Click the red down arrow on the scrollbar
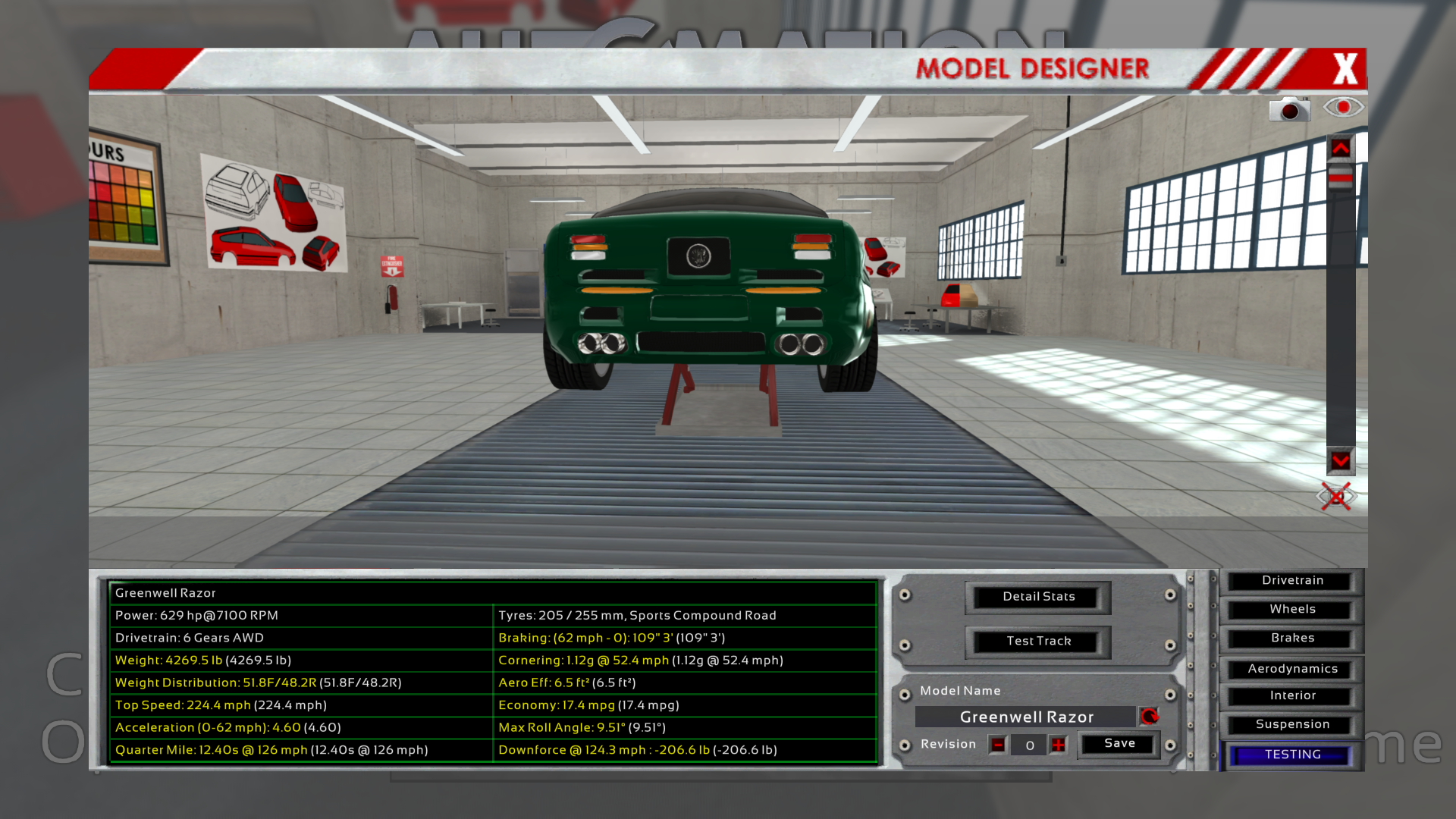Screen dimensions: 1456x819 click(1341, 460)
